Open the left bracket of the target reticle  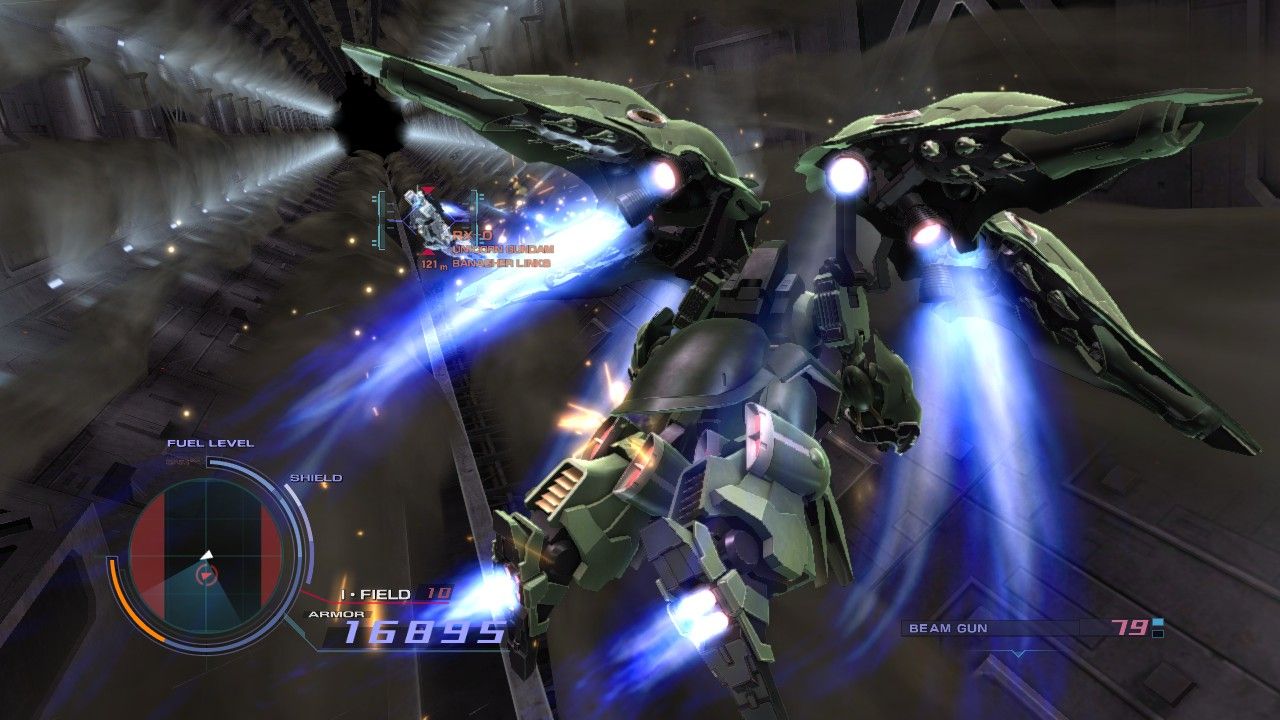[x=381, y=218]
